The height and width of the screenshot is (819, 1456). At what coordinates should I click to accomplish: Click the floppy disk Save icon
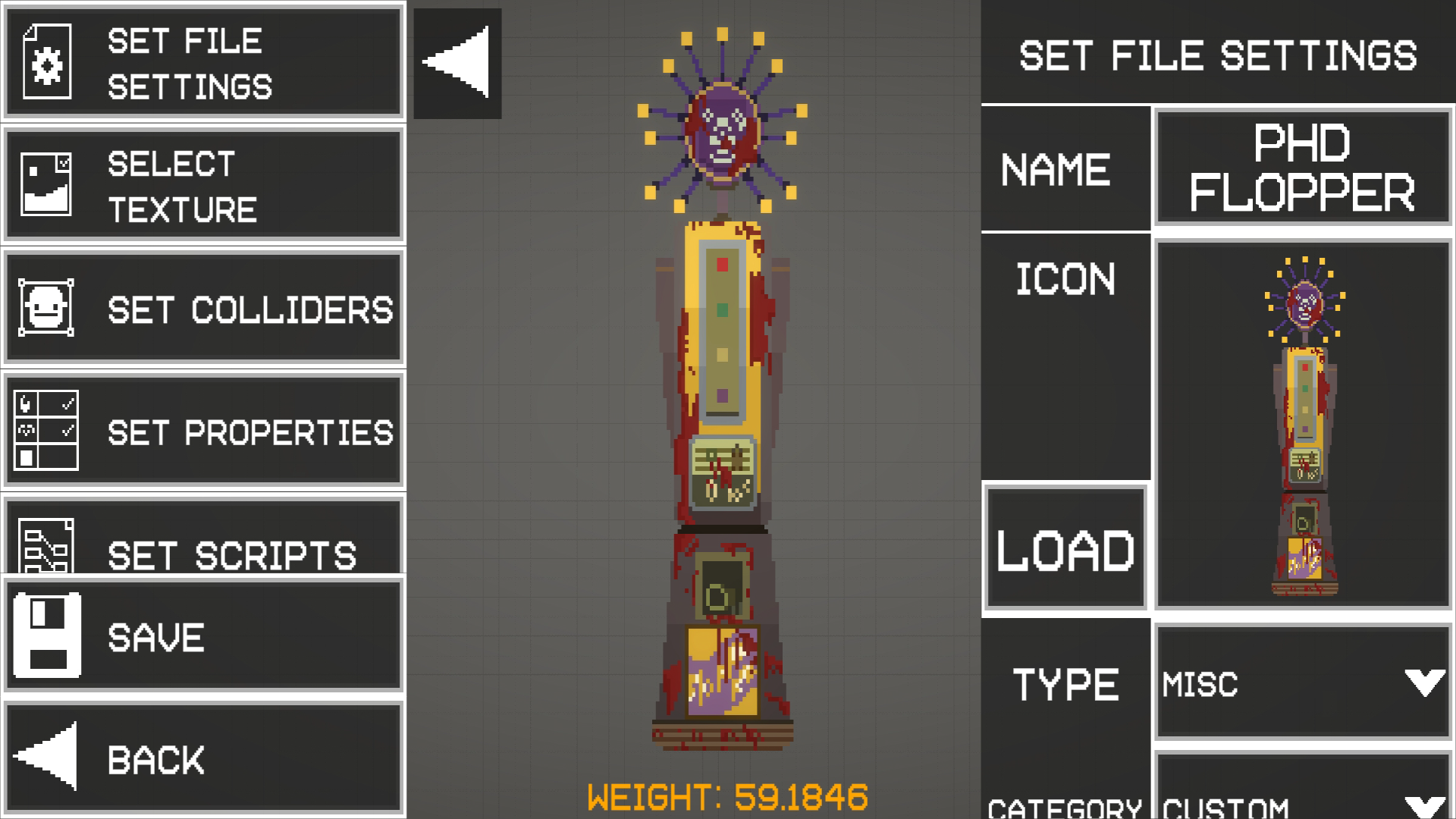(x=47, y=637)
